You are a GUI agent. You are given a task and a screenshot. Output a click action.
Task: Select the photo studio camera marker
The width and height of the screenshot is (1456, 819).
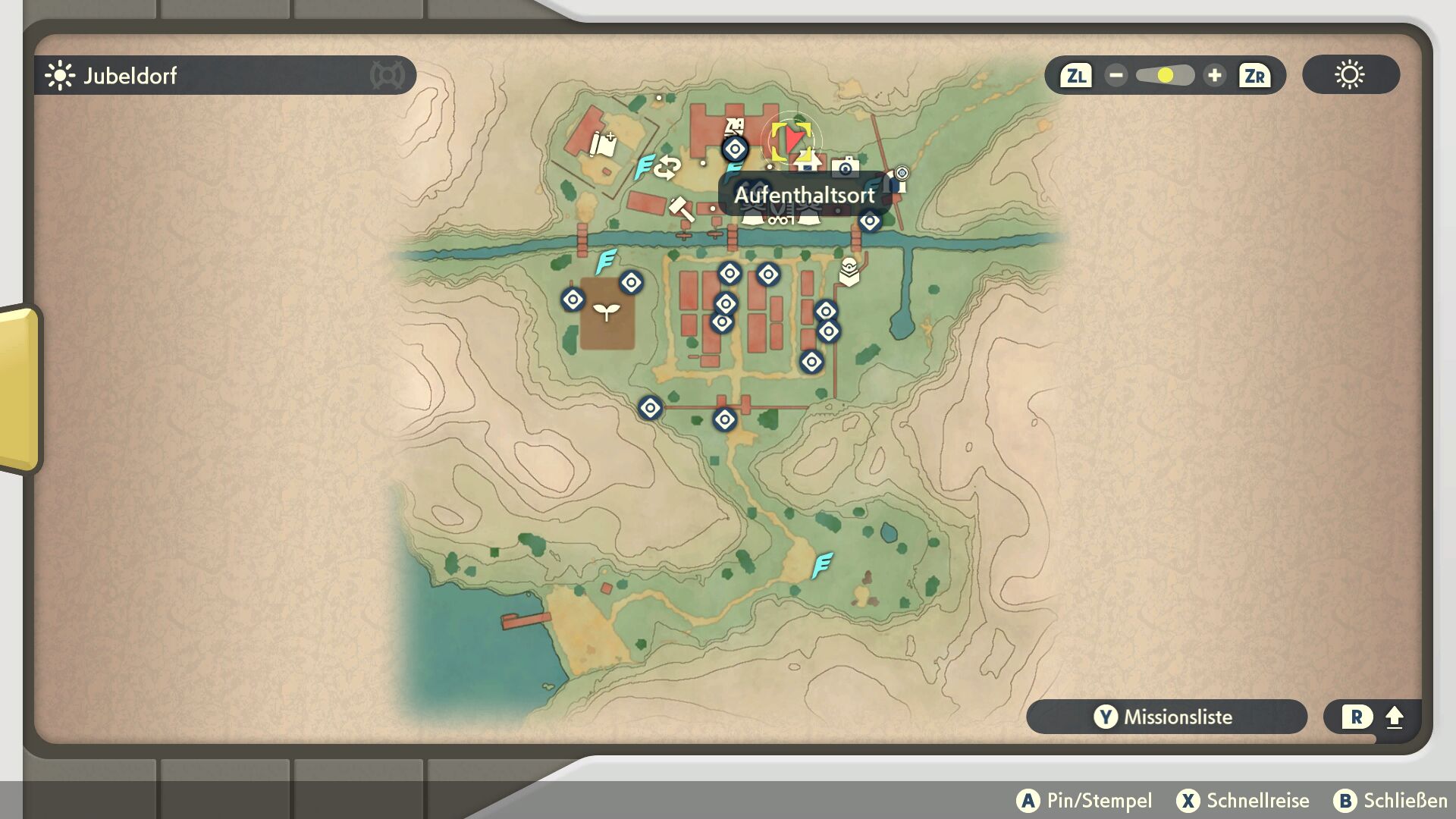pos(845,167)
